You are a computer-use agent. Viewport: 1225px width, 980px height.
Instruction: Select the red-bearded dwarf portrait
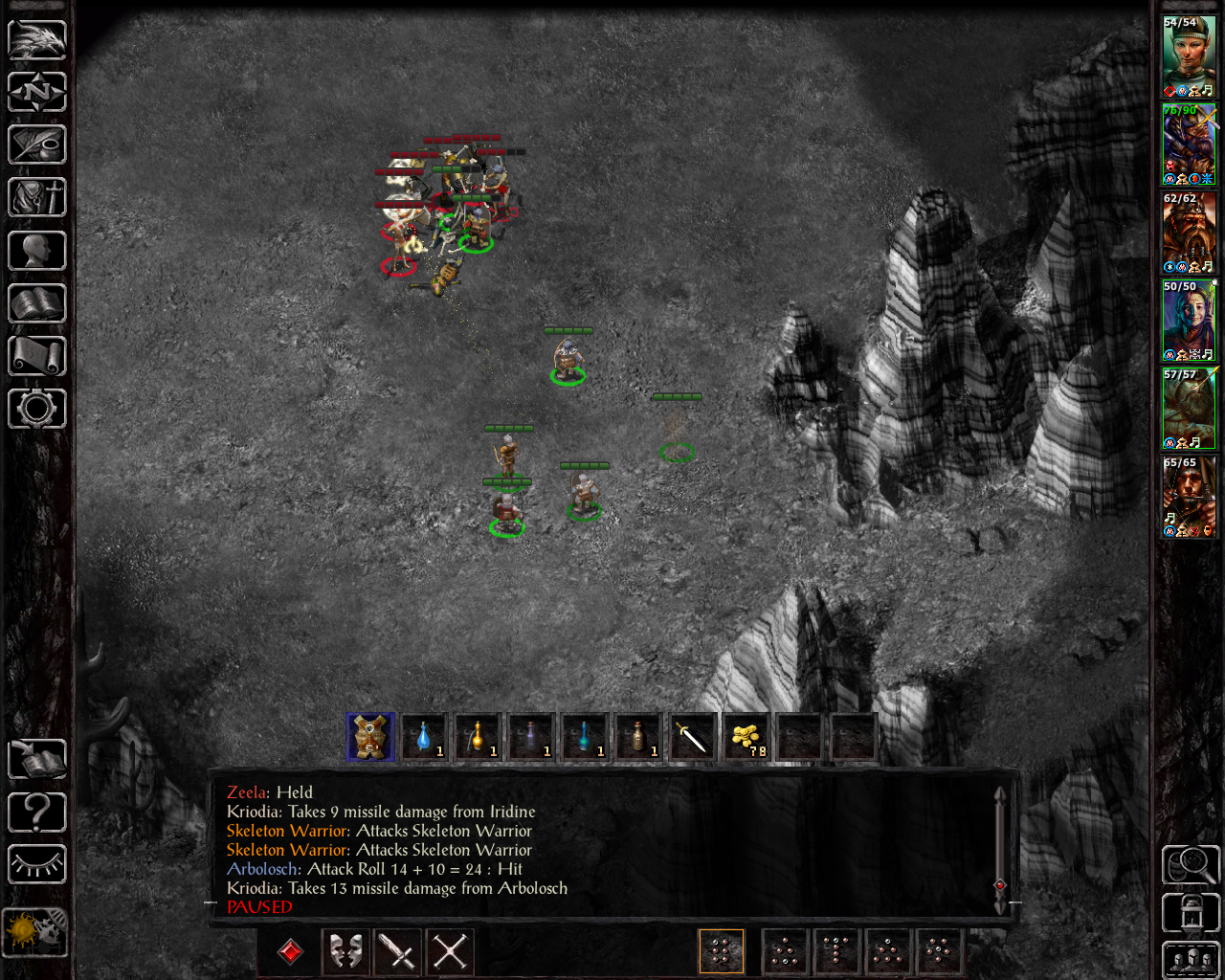coord(1189,233)
